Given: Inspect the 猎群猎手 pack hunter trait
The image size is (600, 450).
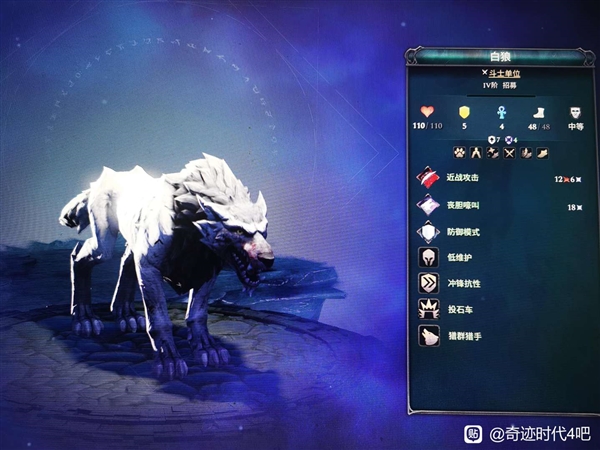Looking at the screenshot, I should point(463,335).
